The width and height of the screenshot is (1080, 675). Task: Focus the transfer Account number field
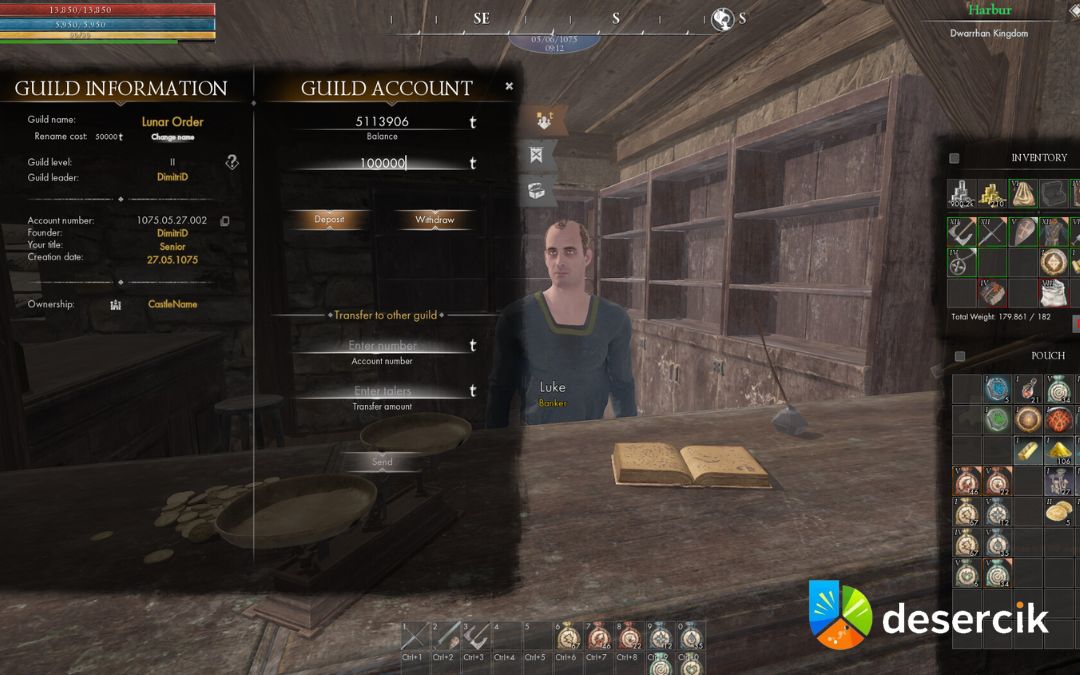tap(382, 346)
